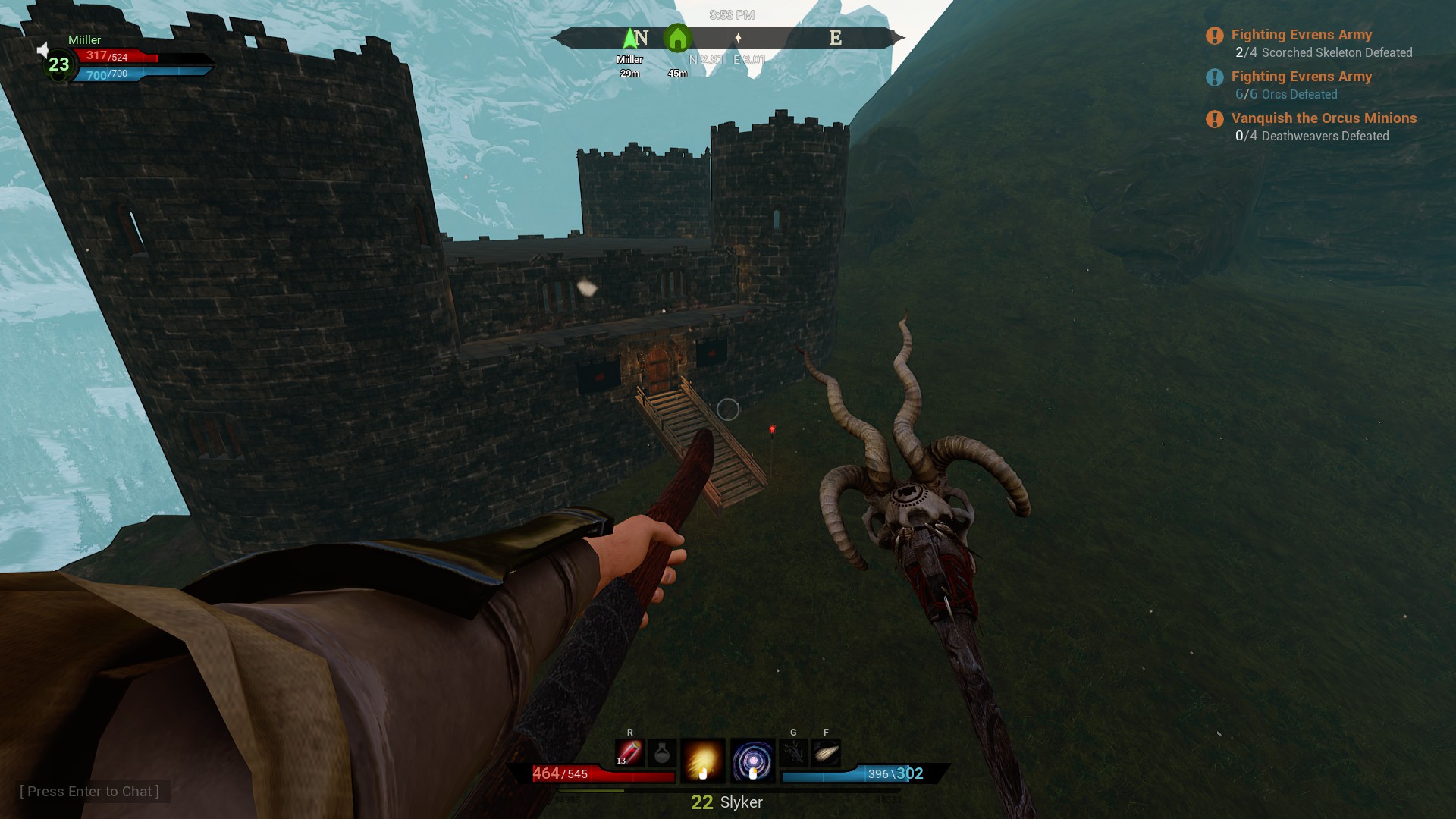Click the blue quest marker with 6/6 Orcs
Viewport: 1456px width, 819px height.
point(1213,77)
